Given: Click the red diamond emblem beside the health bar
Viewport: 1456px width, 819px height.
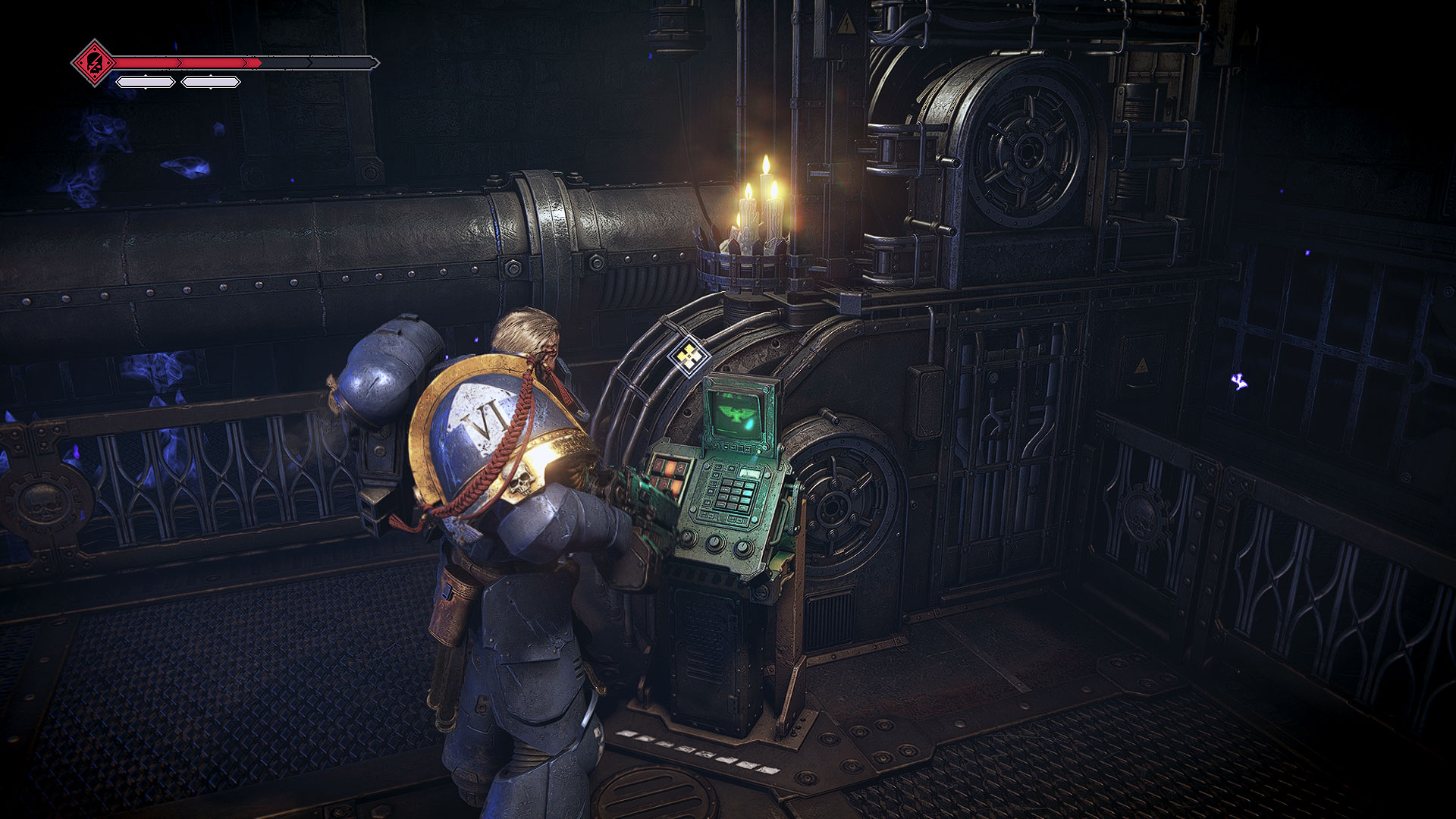Looking at the screenshot, I should pos(94,62).
